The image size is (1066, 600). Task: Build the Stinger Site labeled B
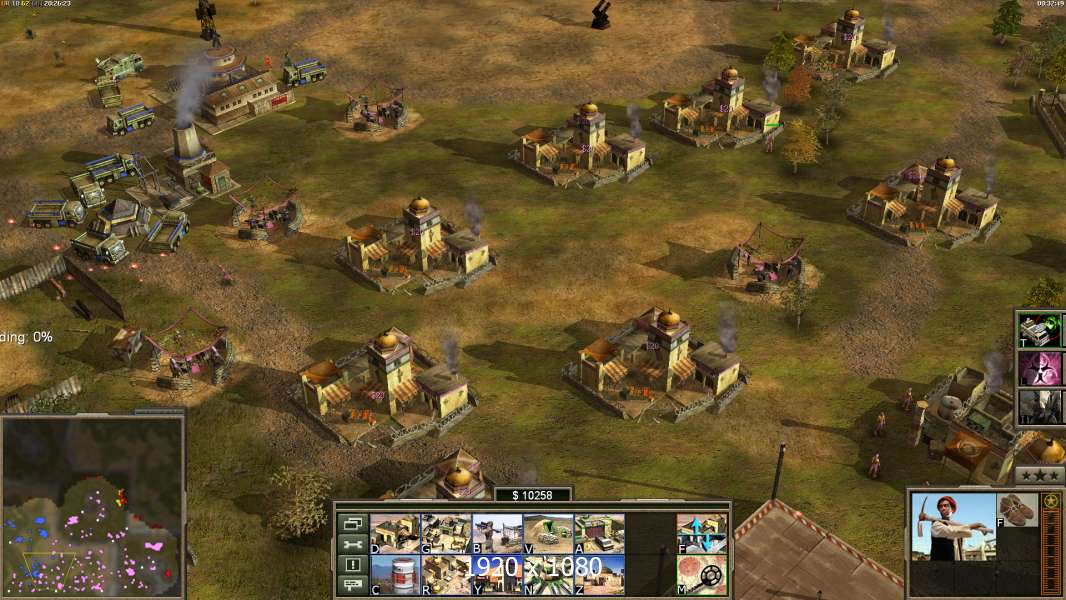tap(496, 534)
